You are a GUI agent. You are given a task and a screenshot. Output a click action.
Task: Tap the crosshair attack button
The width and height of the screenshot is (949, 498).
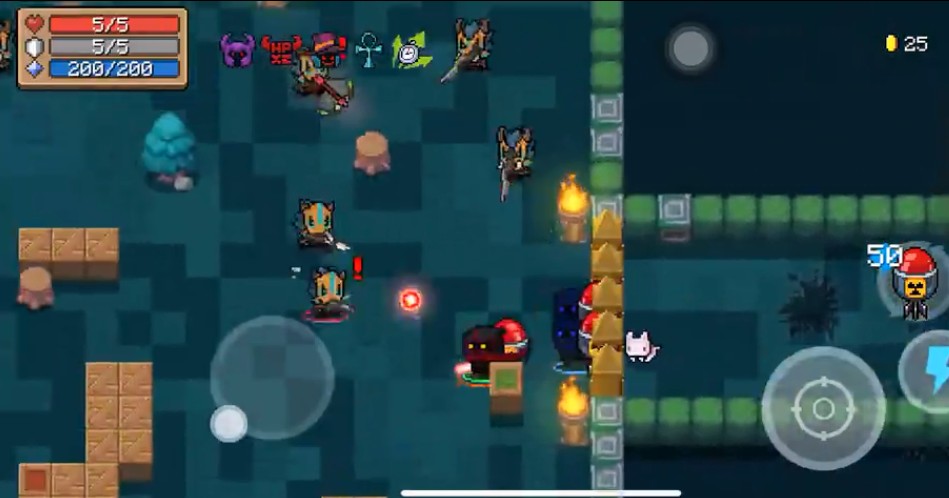click(x=822, y=408)
